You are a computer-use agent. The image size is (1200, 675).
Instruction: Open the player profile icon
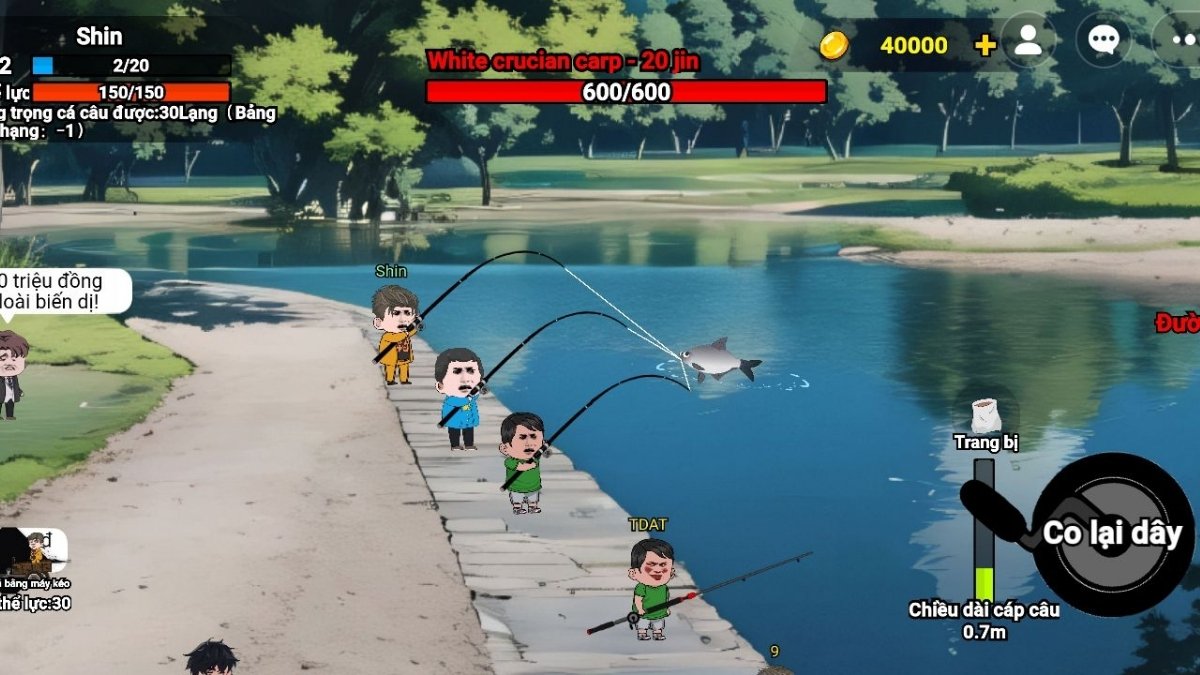[1028, 41]
